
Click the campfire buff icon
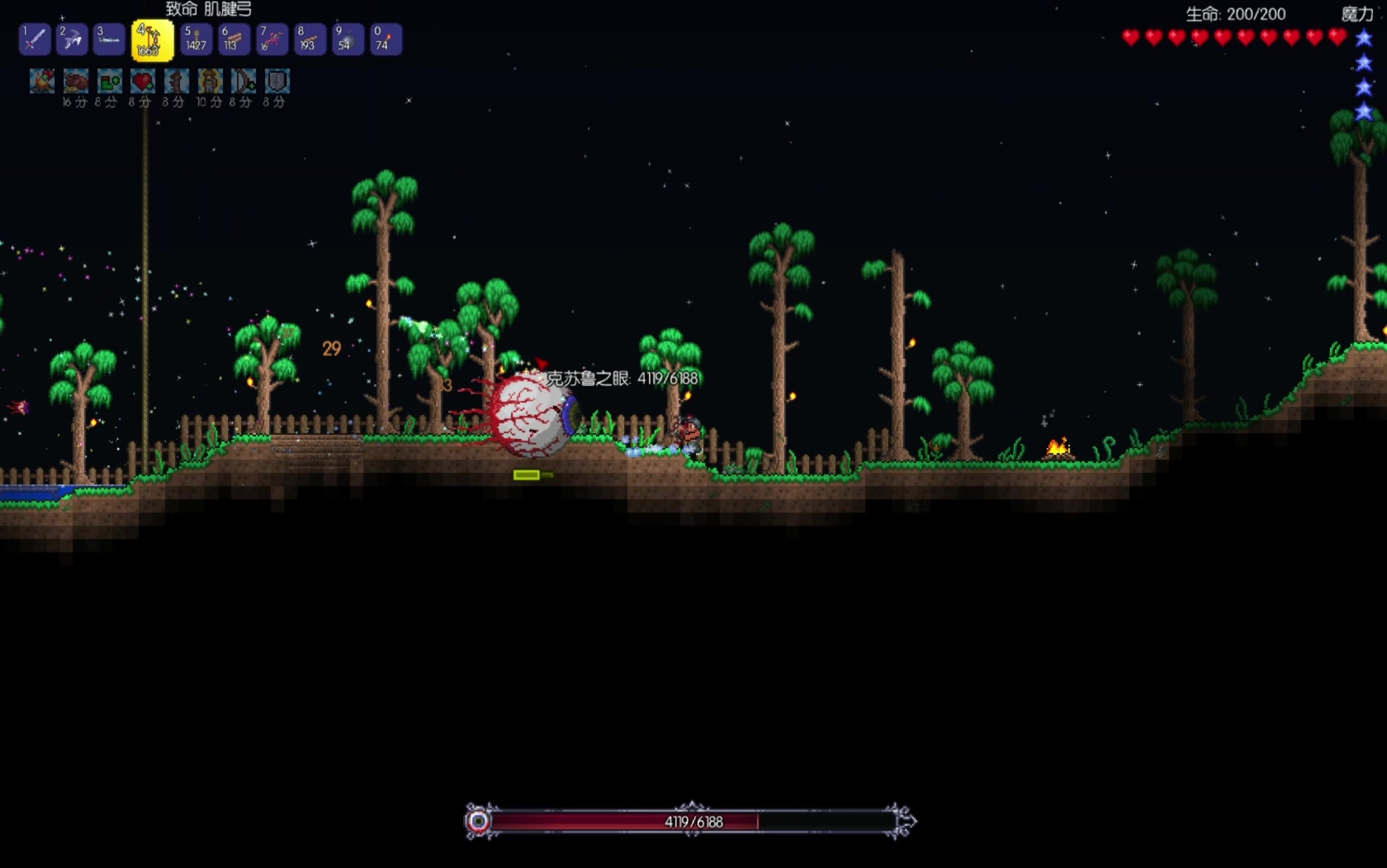[x=42, y=81]
